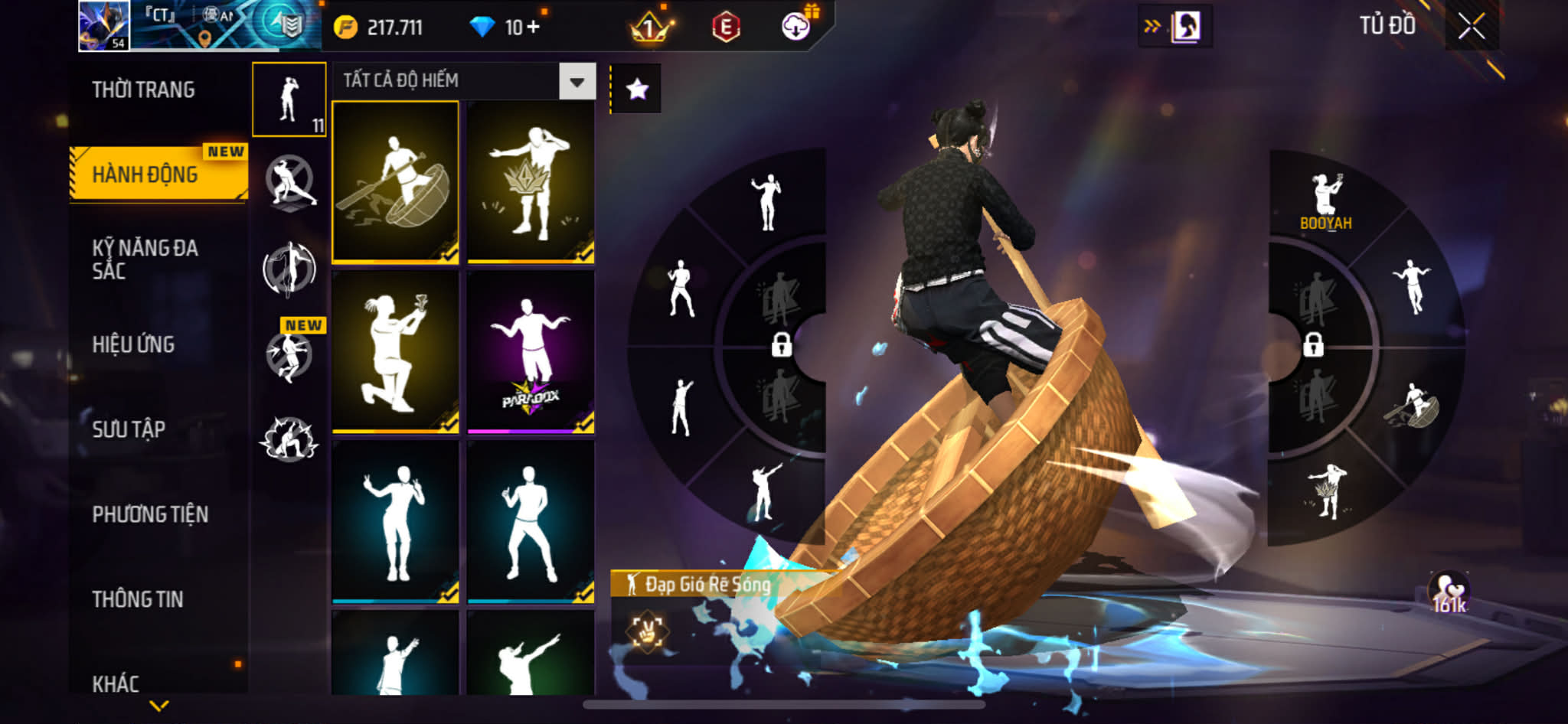Open the Phương Tiện category

pyautogui.click(x=150, y=514)
